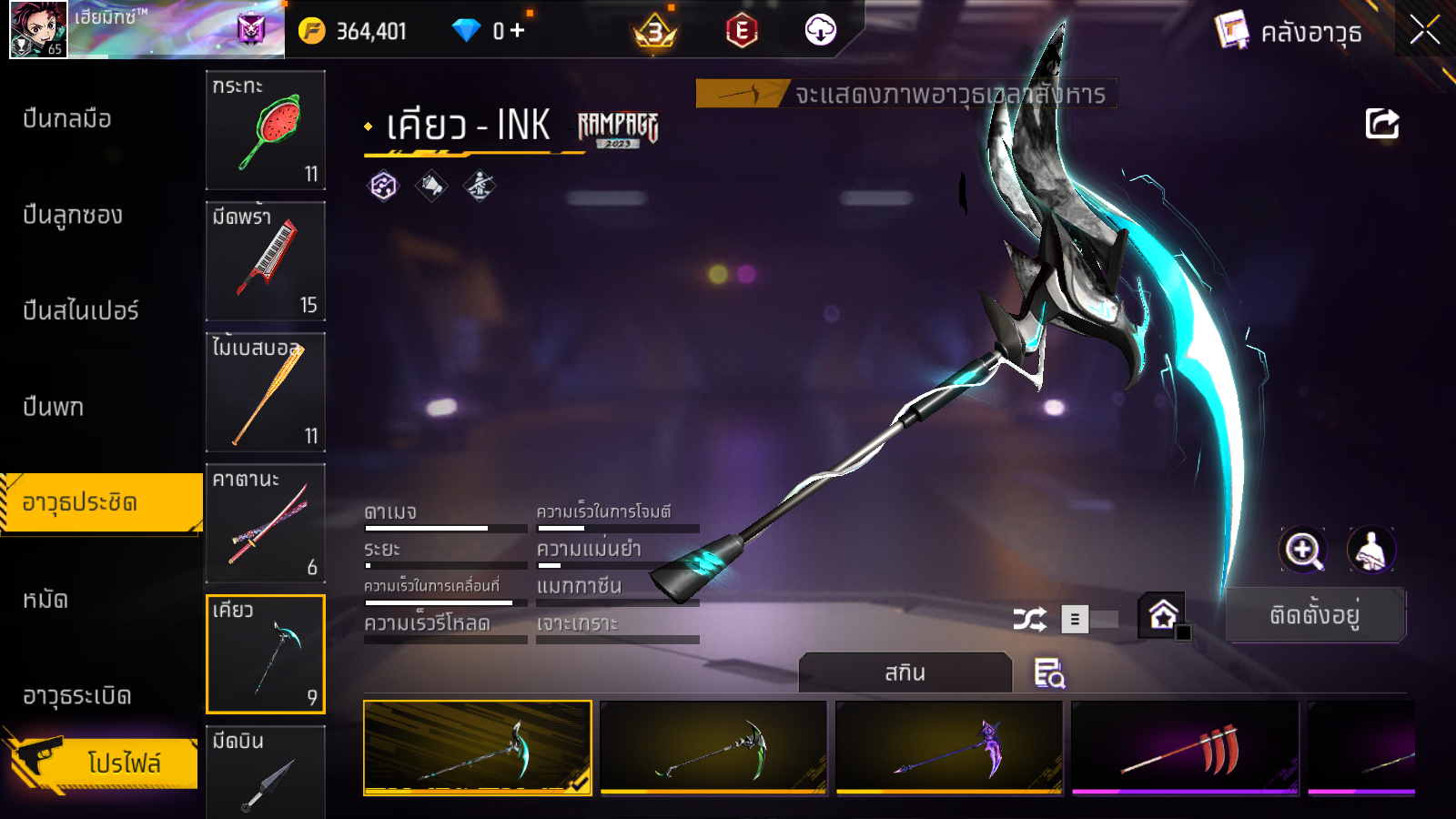
Task: Show the อาวุธระเบิด category
Action: 77,696
